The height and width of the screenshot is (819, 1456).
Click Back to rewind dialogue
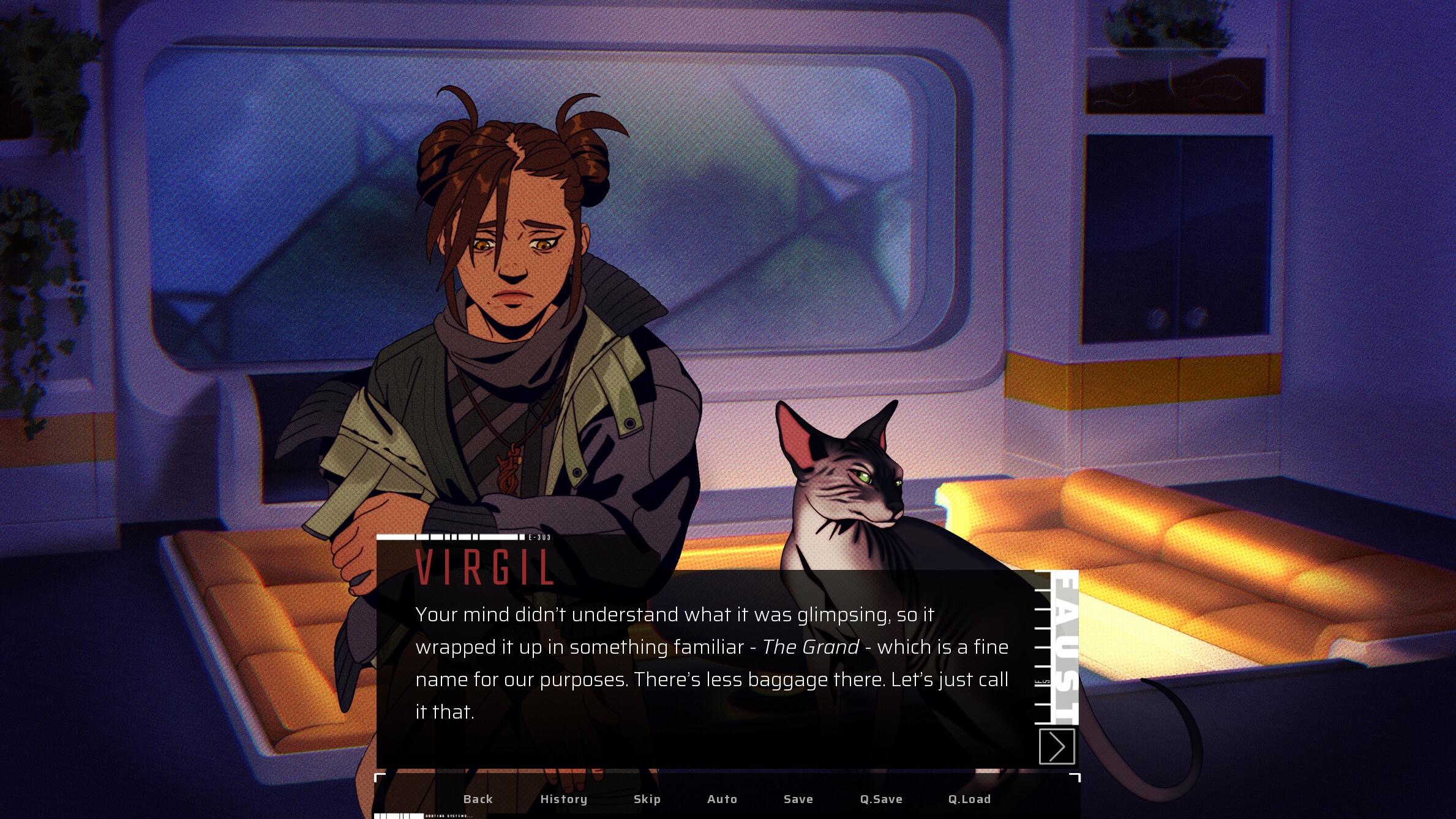coord(478,799)
